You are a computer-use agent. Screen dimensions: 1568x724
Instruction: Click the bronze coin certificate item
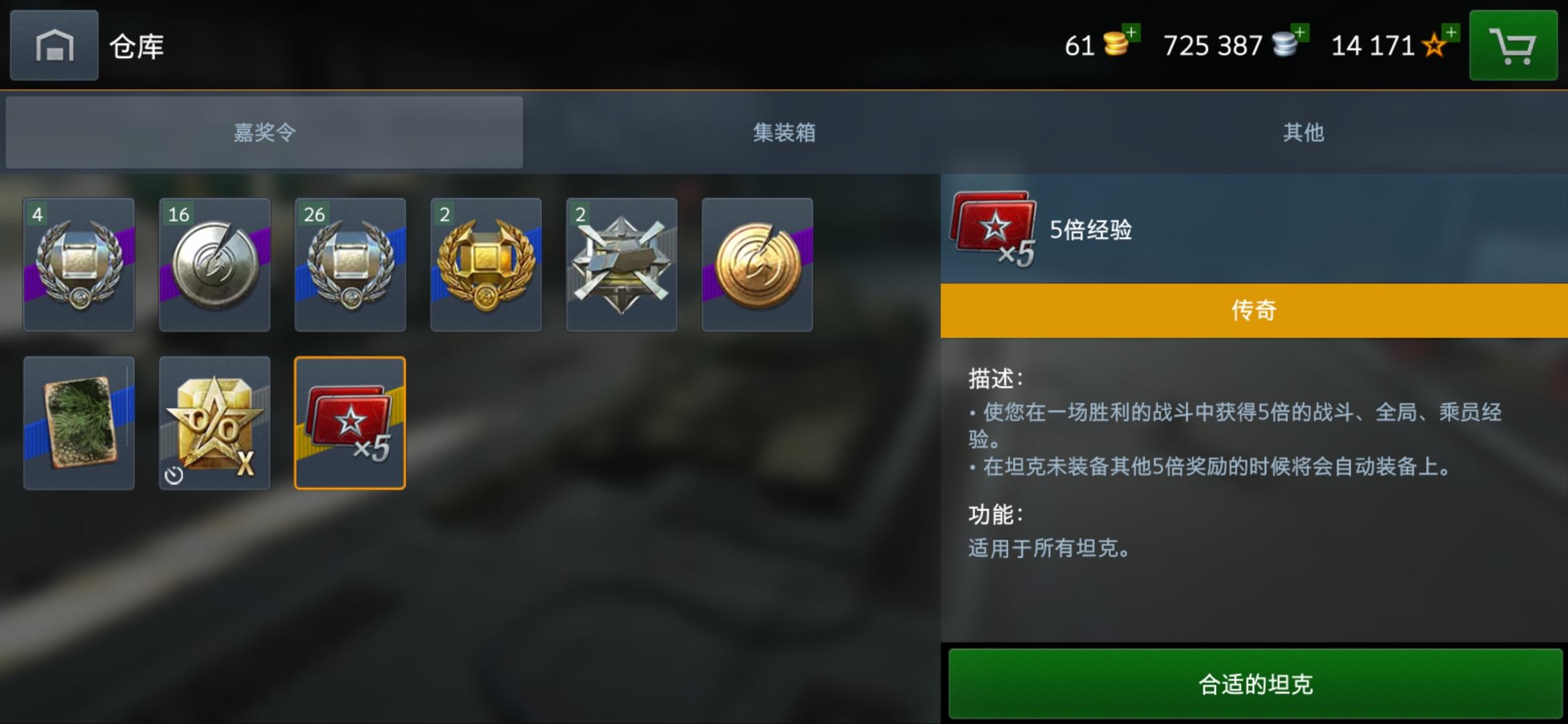[x=757, y=265]
